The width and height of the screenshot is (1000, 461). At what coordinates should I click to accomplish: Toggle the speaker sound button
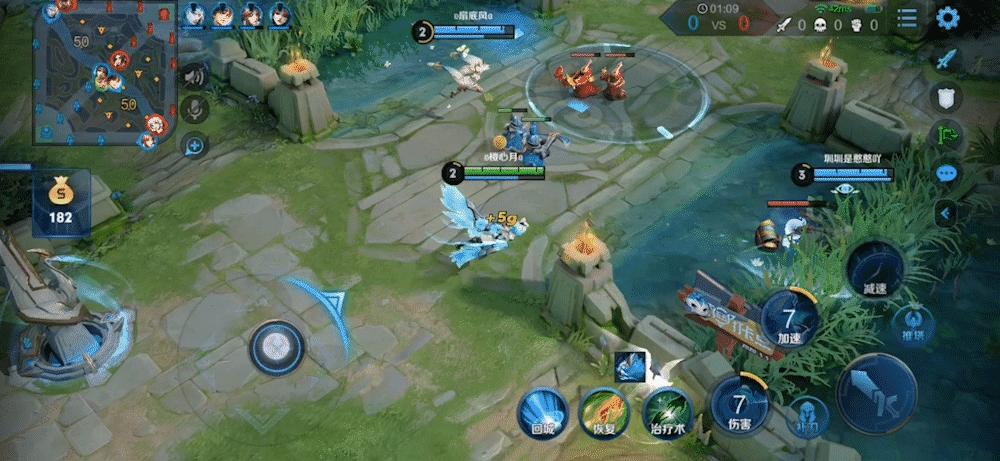tap(194, 76)
